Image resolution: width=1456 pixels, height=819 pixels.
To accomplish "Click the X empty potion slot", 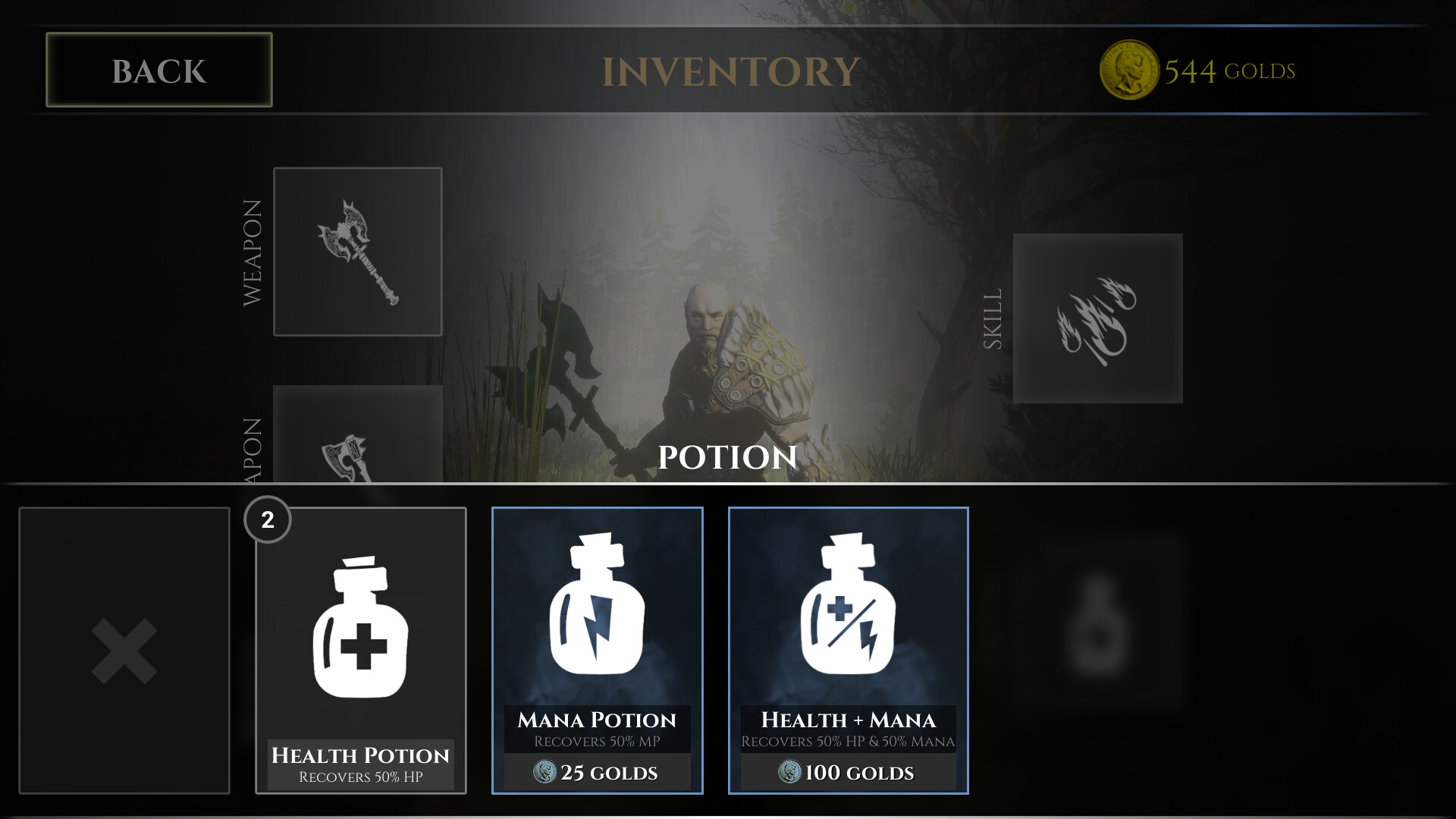I will click(x=124, y=649).
